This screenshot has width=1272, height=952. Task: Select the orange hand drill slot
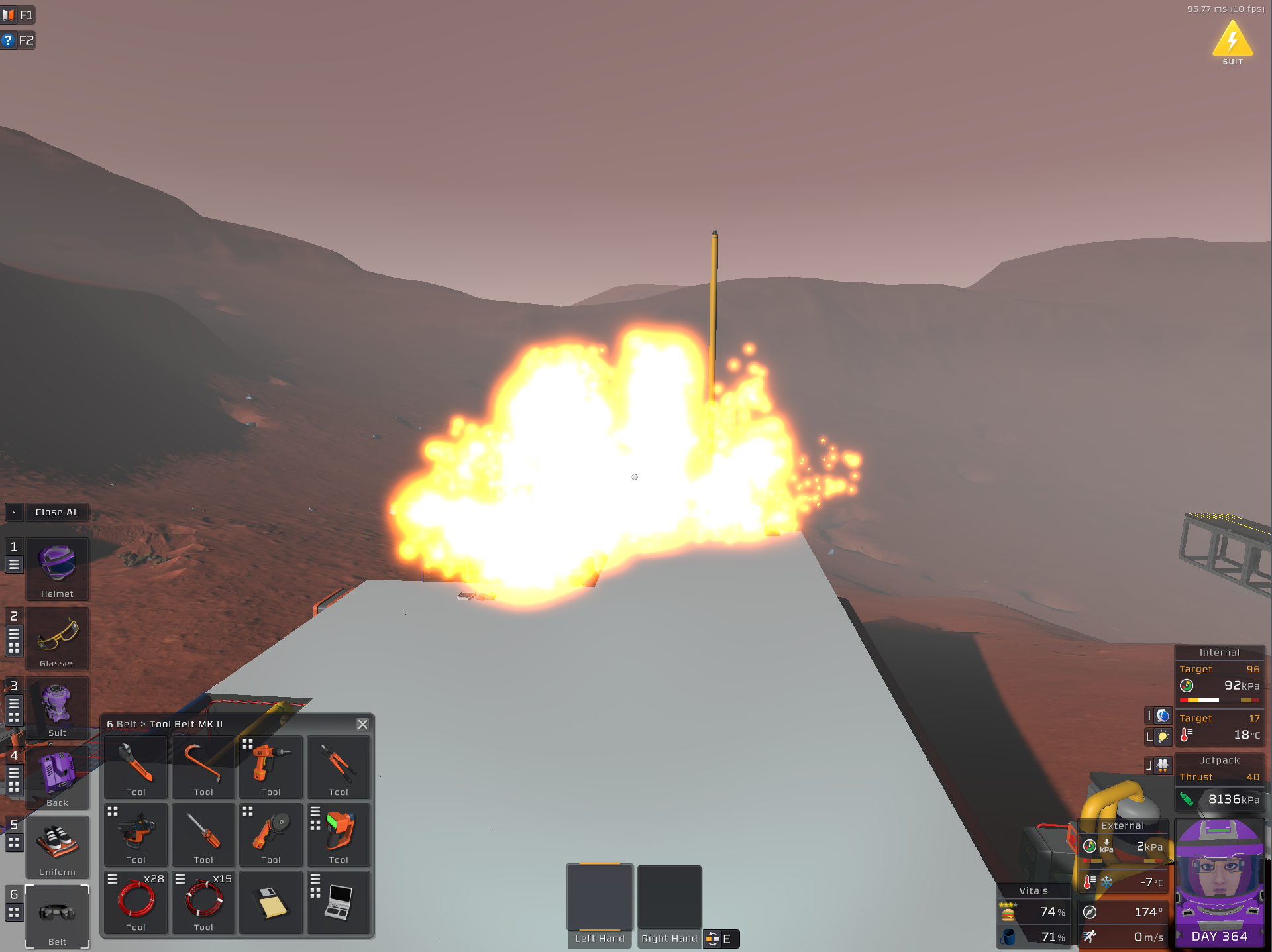271,766
